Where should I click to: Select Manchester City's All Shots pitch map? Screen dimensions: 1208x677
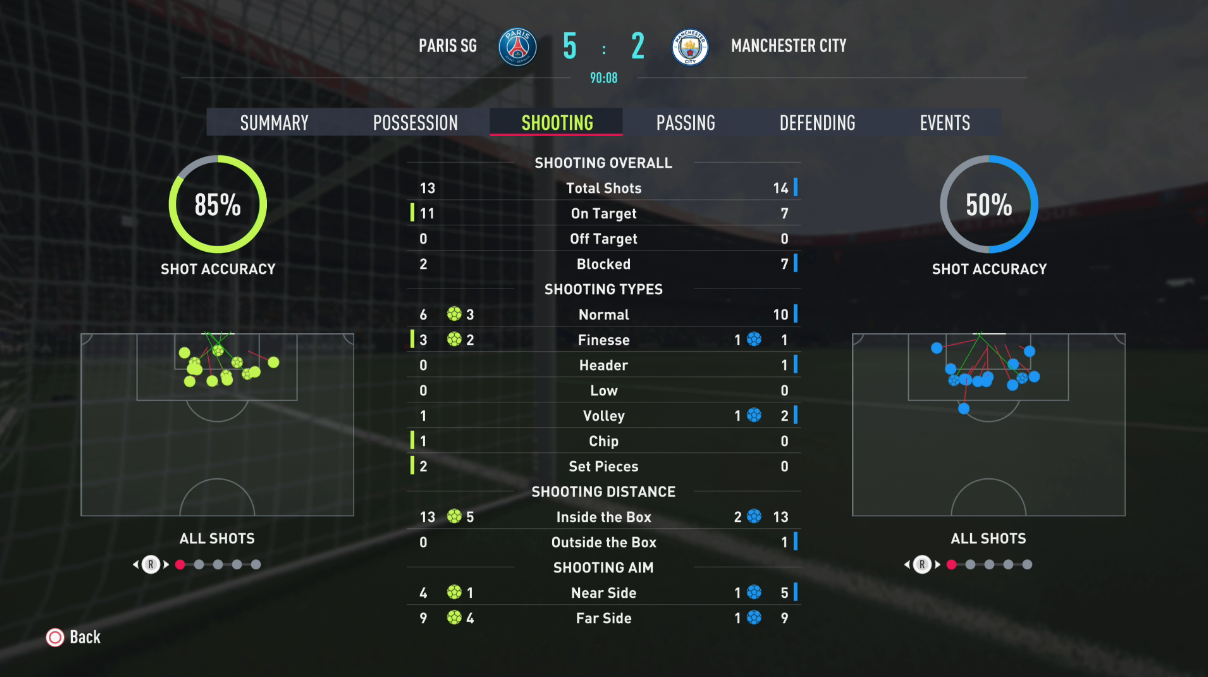988,424
